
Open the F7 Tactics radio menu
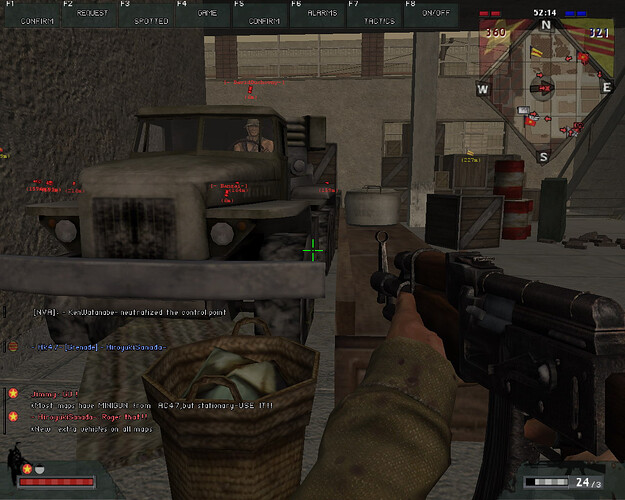[379, 13]
